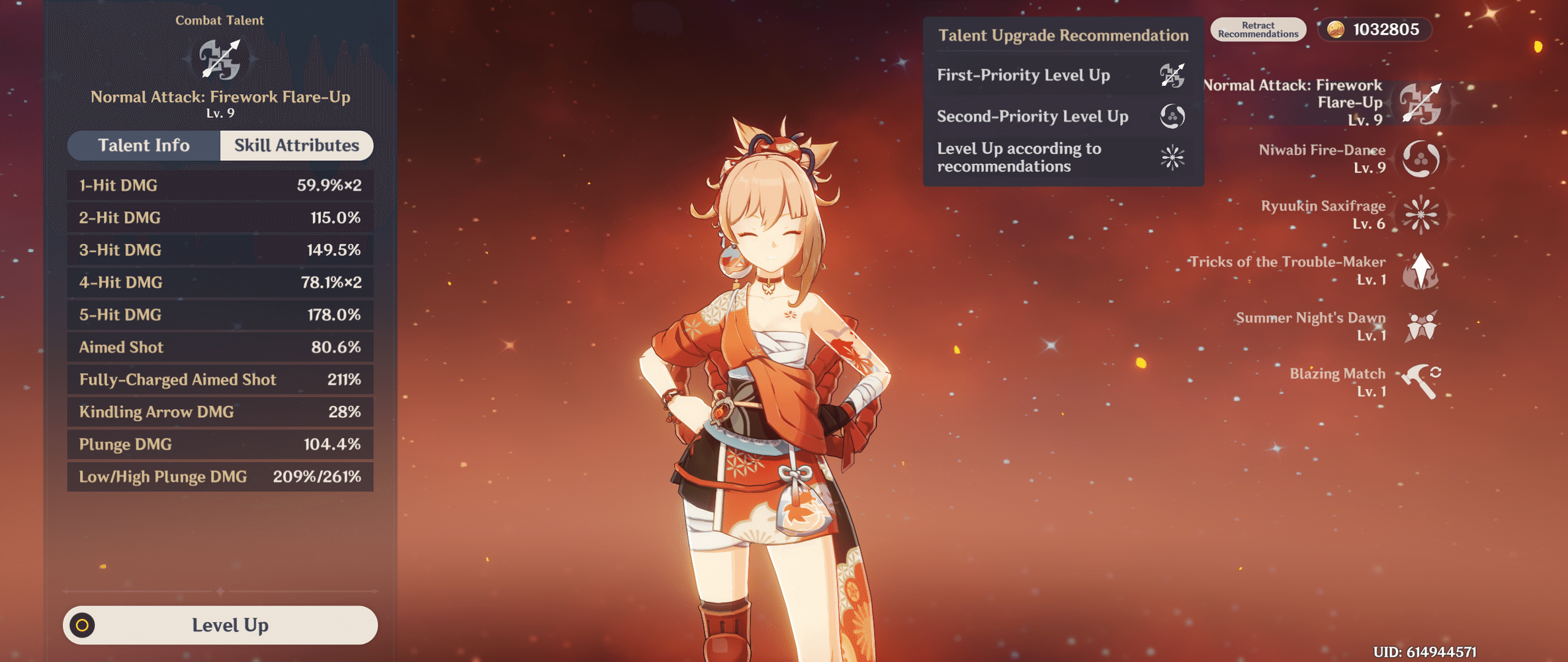This screenshot has height=662, width=1568.
Task: Select the Fully-Charged Aimed Shot row
Action: (x=220, y=379)
